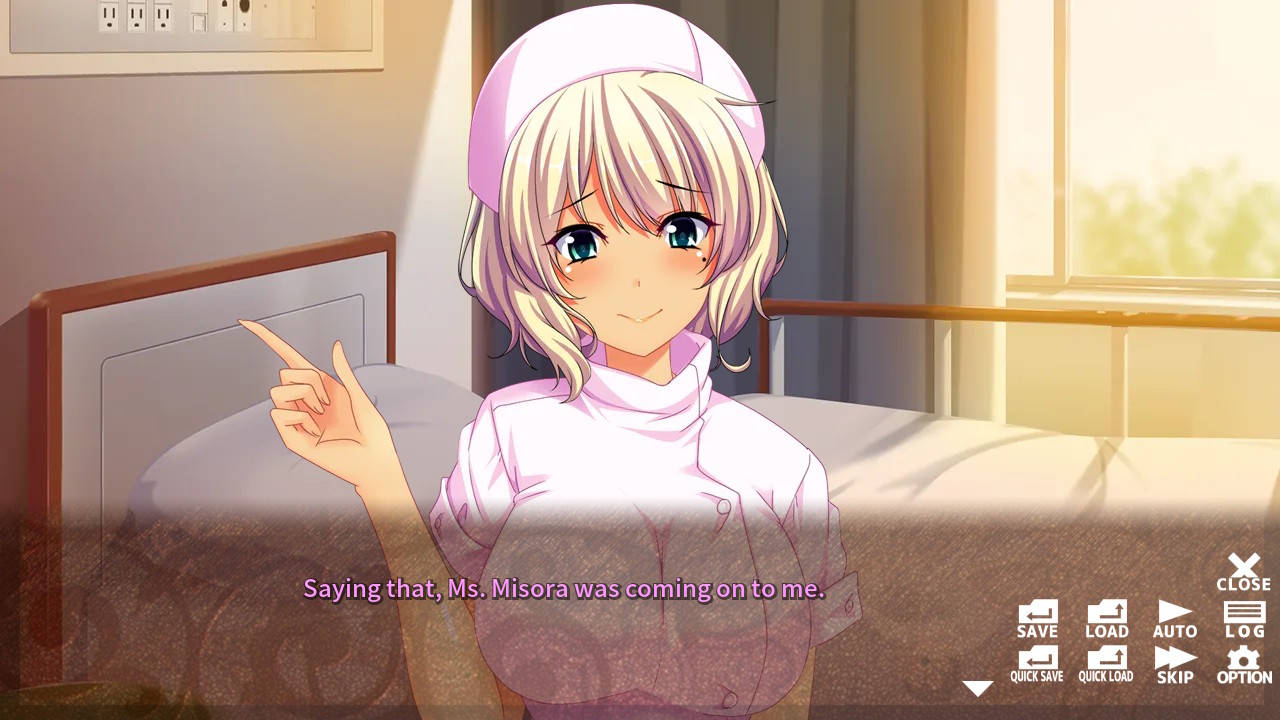Perform a QUICK LOAD
The image size is (1280, 720).
point(1105,662)
